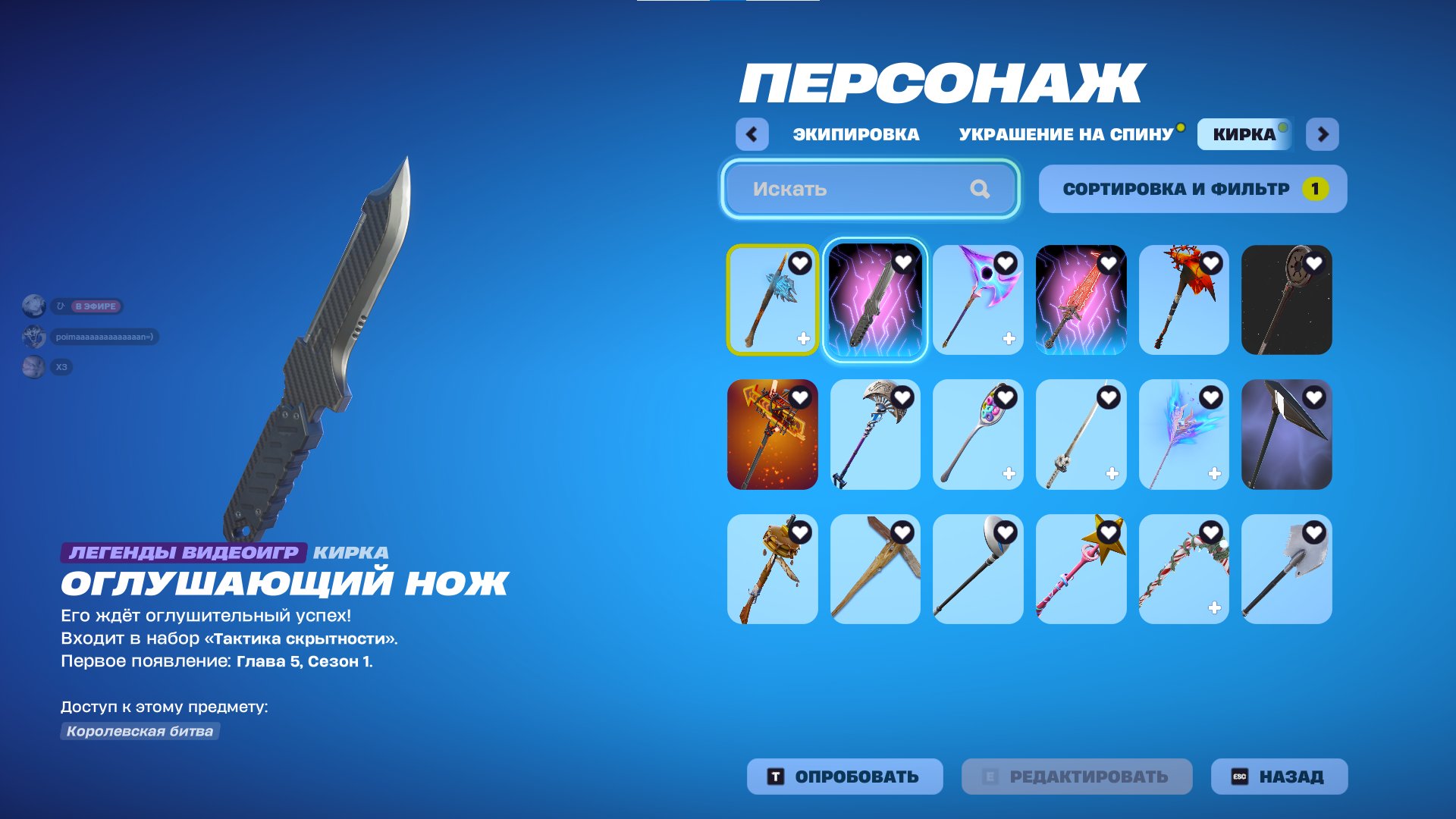Image resolution: width=1456 pixels, height=819 pixels.
Task: Switch to the УКРАШЕНИЕ НА СПИНУ tab
Action: 1065,133
